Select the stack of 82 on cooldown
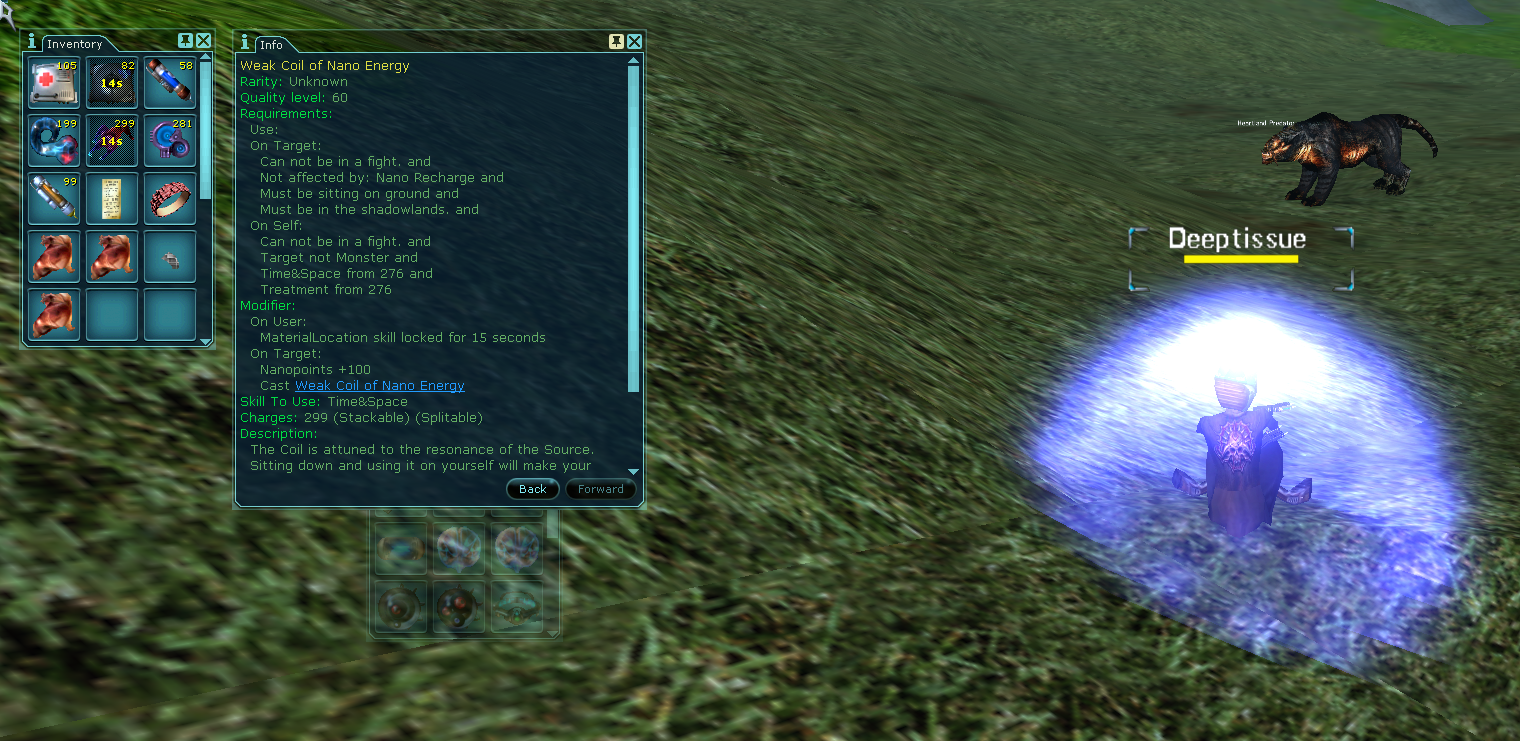This screenshot has width=1520, height=741. (111, 82)
